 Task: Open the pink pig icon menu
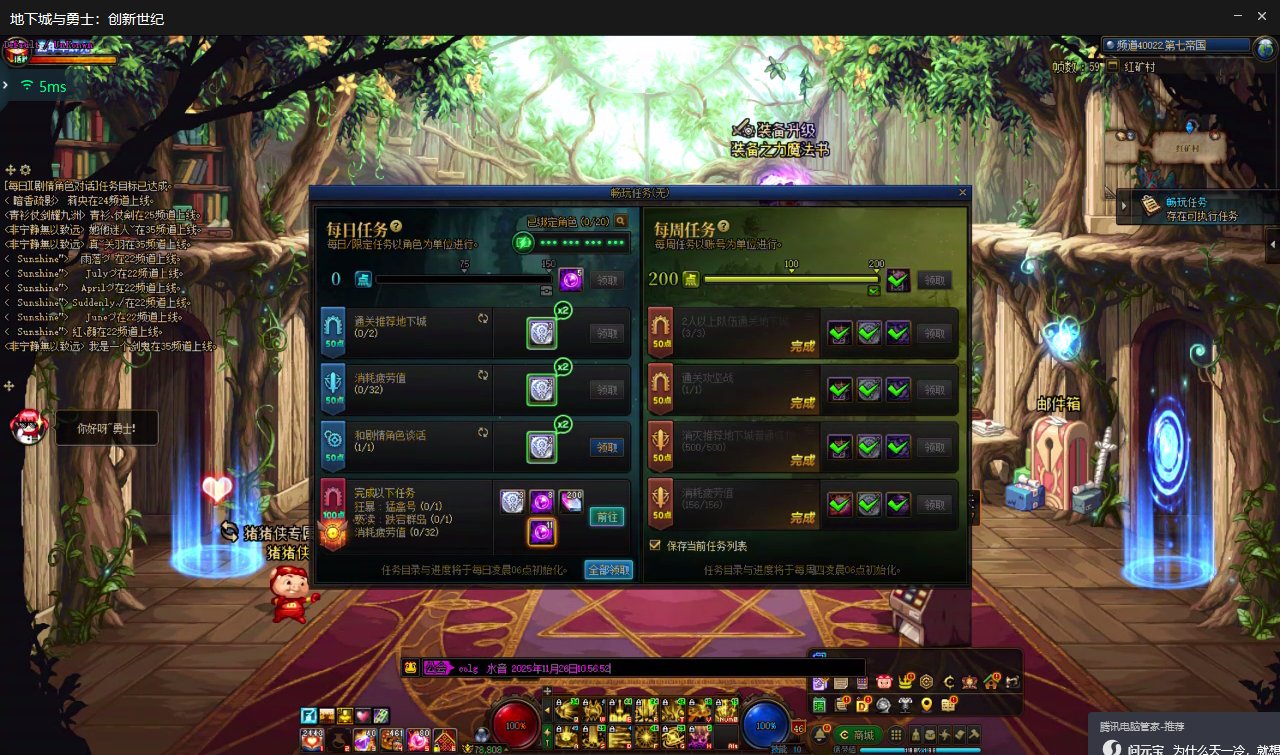[883, 682]
